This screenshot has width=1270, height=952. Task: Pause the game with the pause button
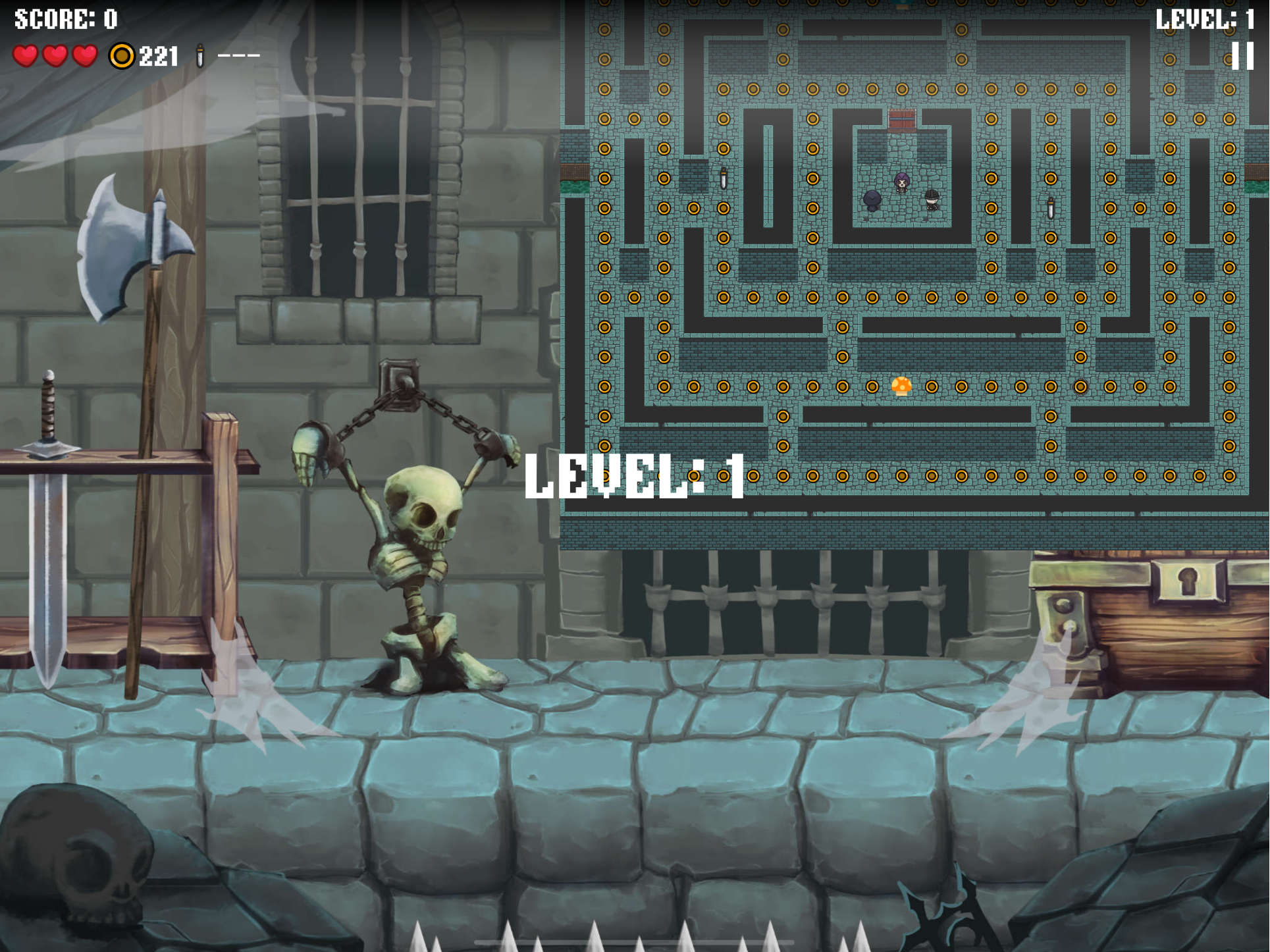(x=1242, y=56)
